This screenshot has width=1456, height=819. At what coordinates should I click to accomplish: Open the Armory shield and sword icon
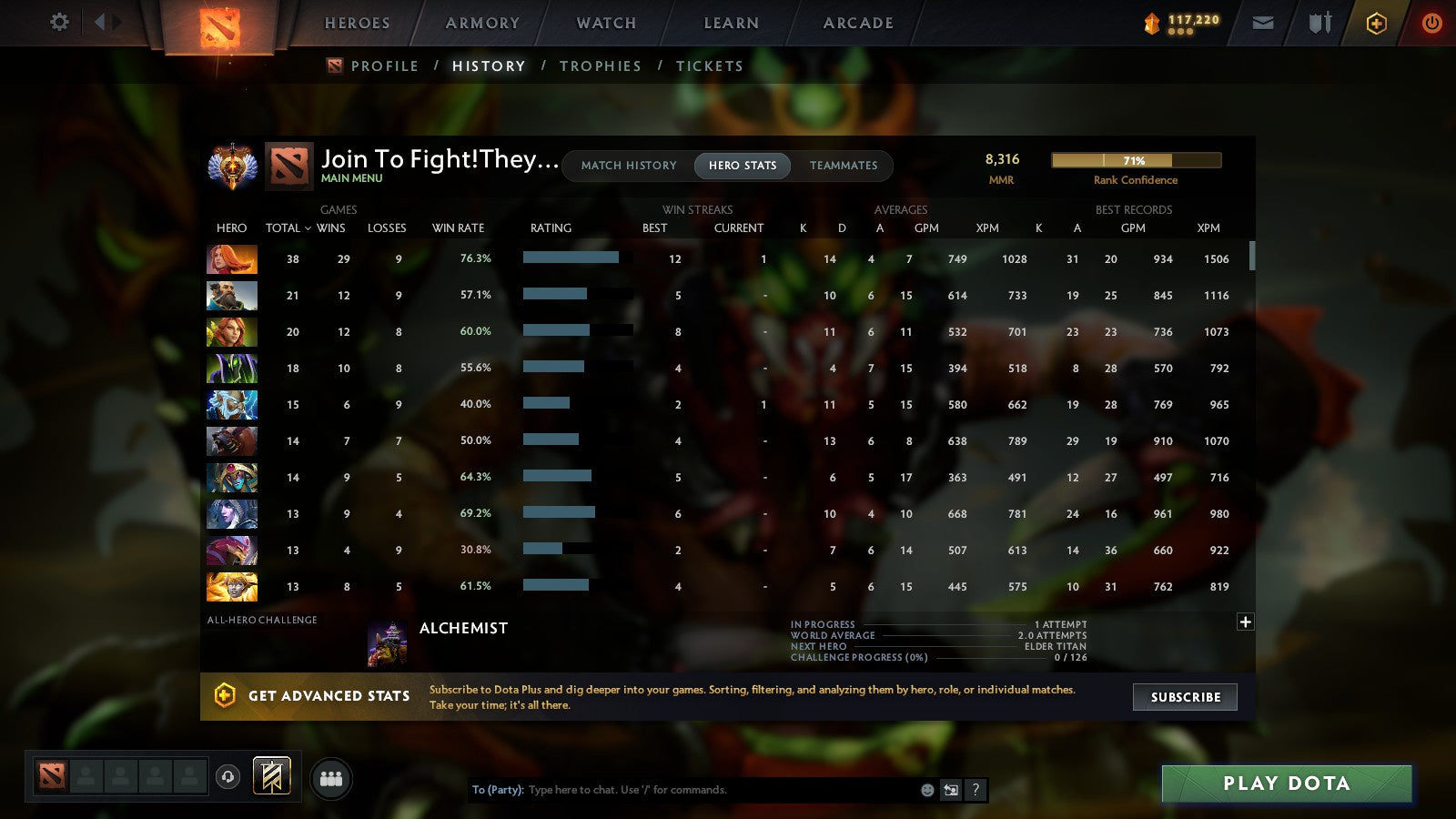click(1319, 23)
